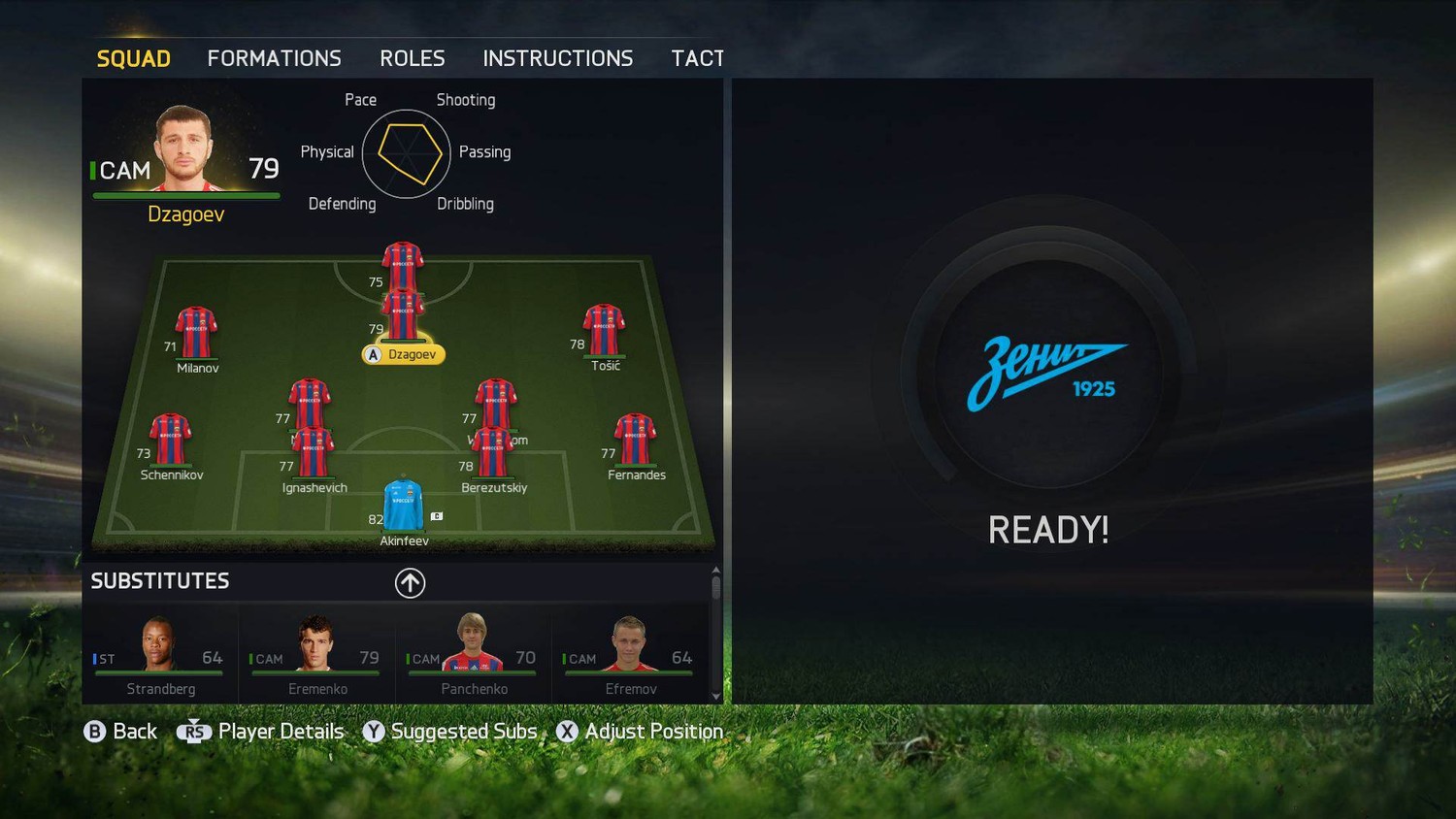The width and height of the screenshot is (1456, 819).
Task: Select Berezutskiy on the pitch
Action: [493, 456]
